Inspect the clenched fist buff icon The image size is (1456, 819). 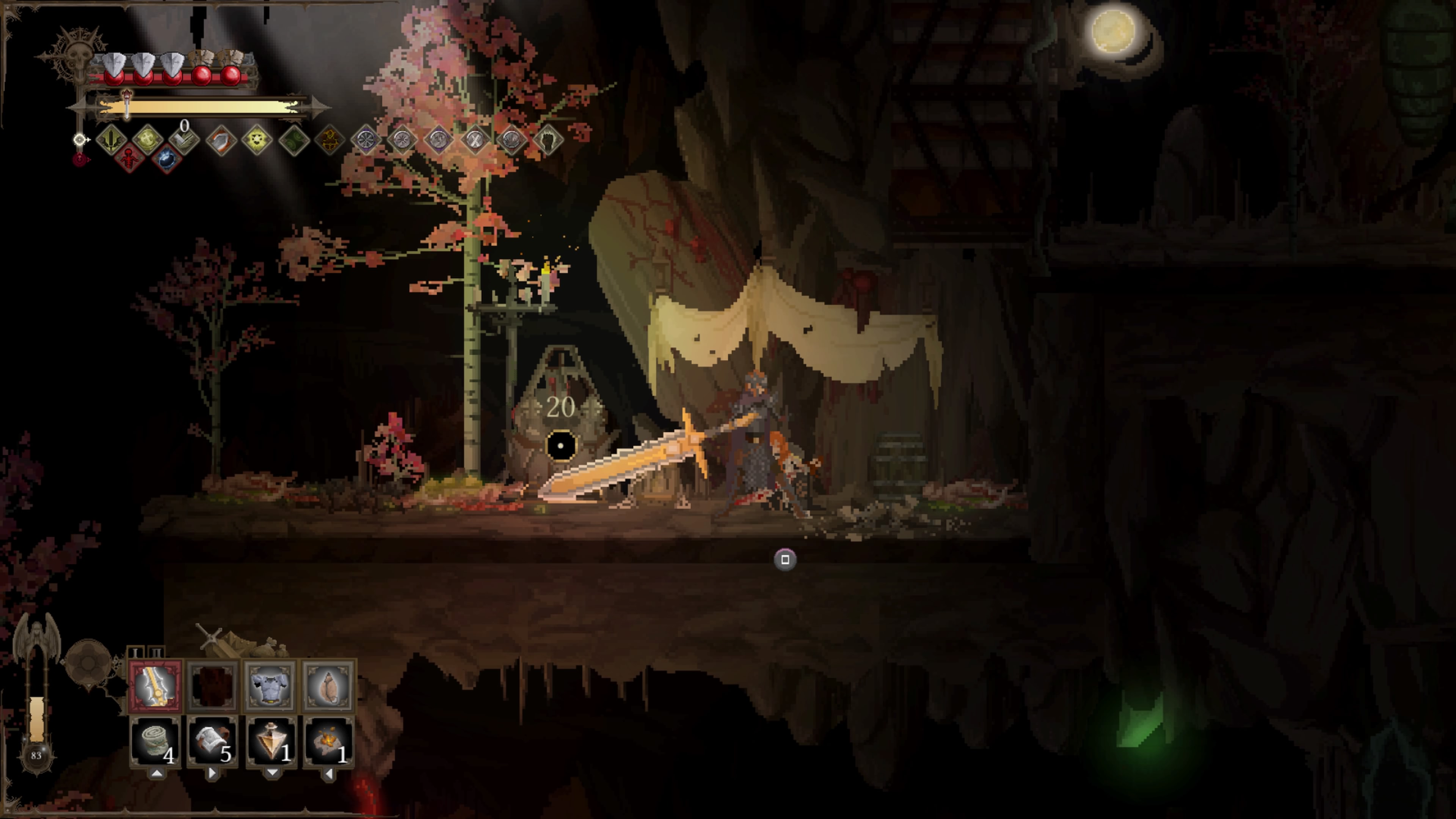click(548, 139)
